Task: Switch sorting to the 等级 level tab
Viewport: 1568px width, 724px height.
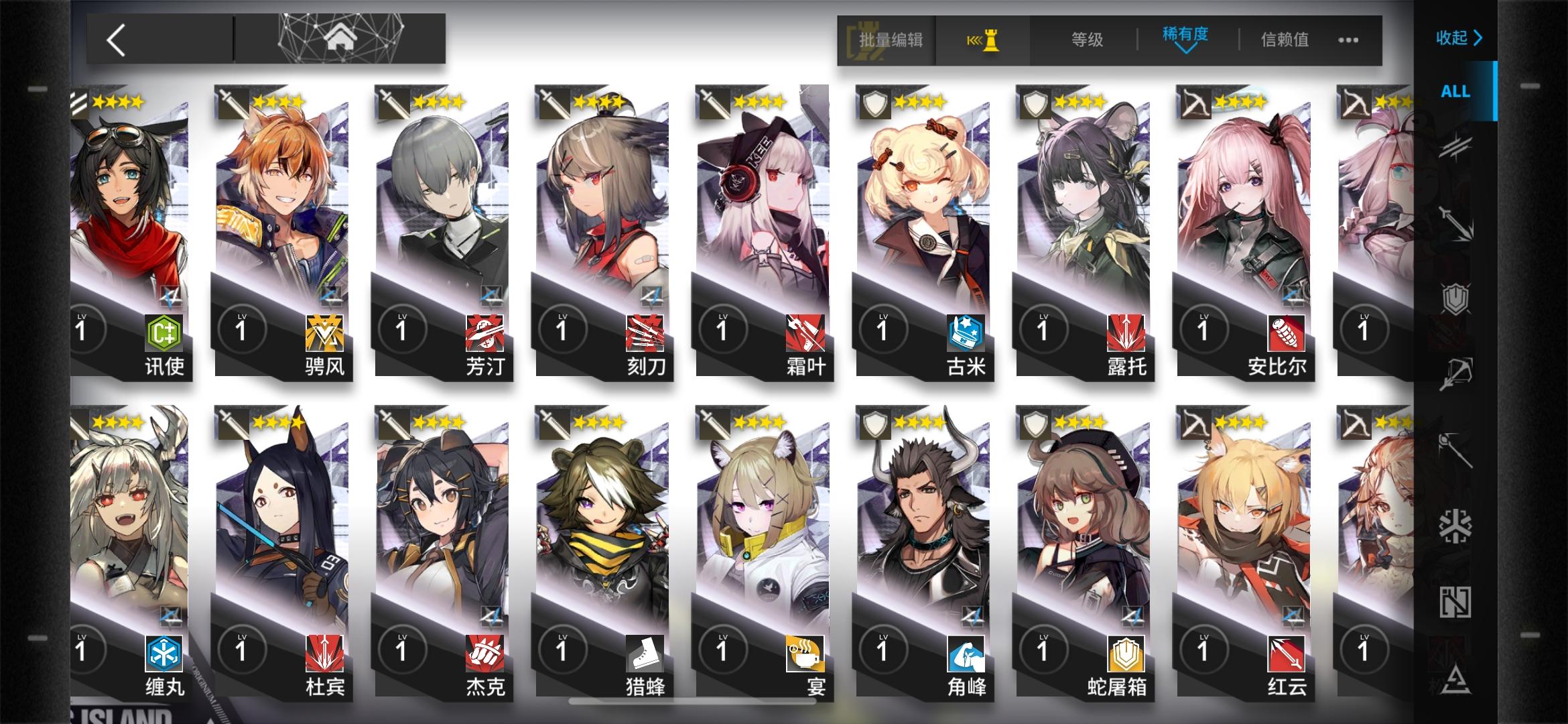Action: (x=1086, y=40)
